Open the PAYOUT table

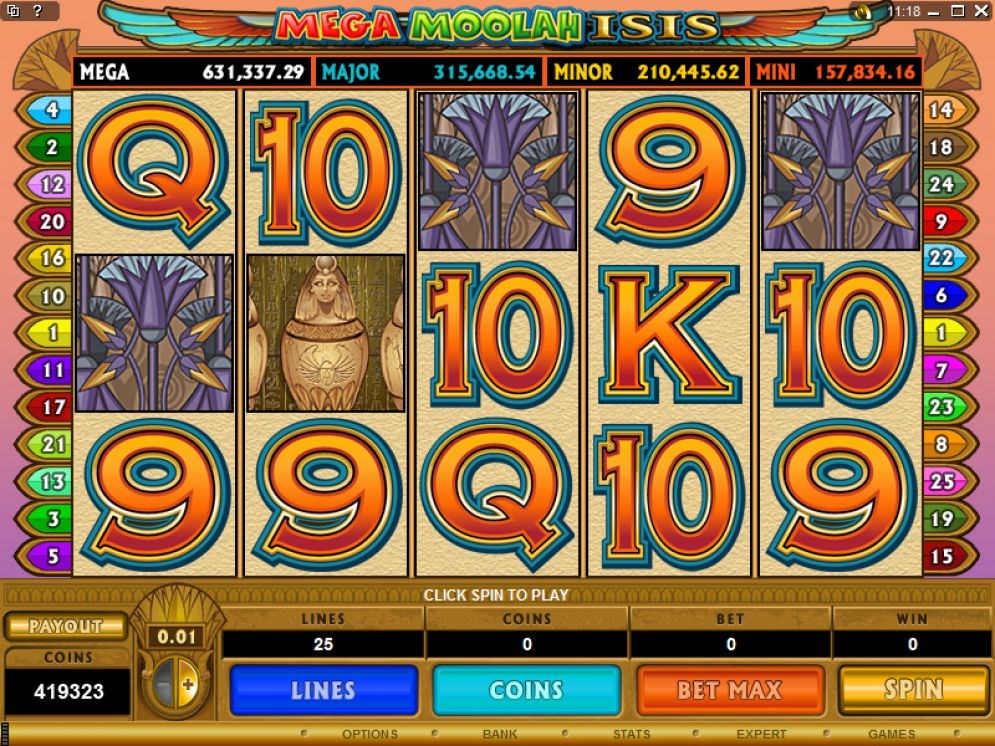coord(66,626)
